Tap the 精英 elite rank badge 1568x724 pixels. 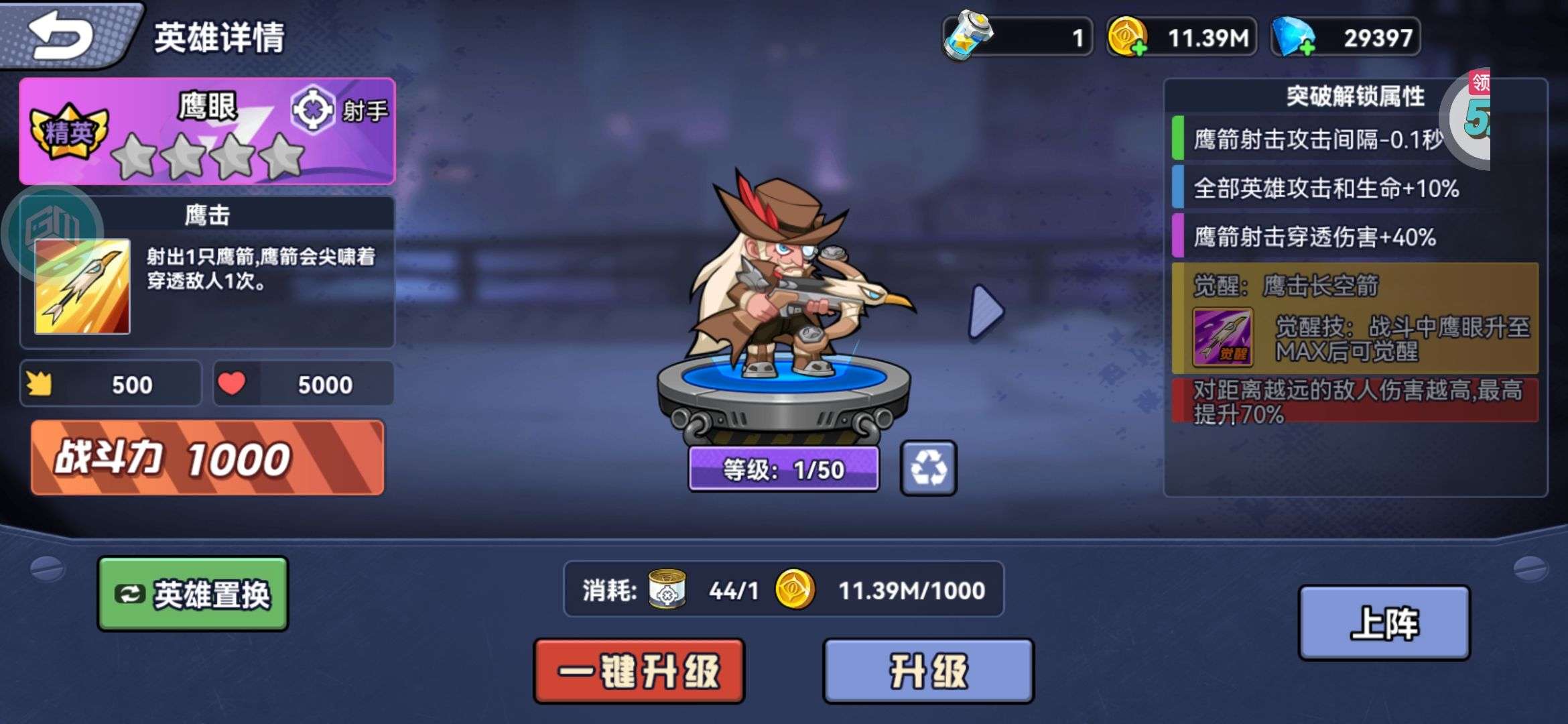68,131
